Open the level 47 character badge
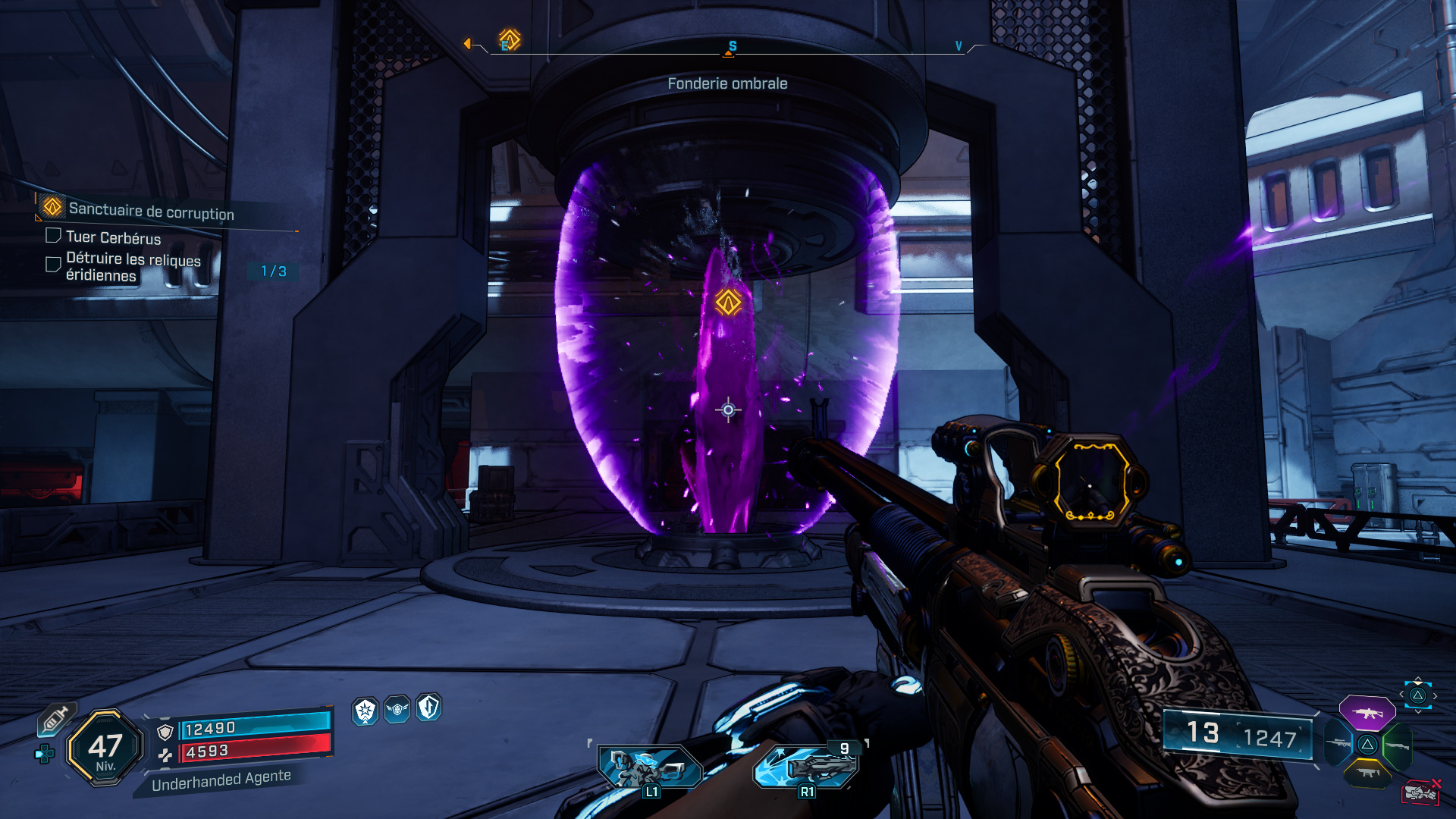The height and width of the screenshot is (819, 1456). (105, 748)
